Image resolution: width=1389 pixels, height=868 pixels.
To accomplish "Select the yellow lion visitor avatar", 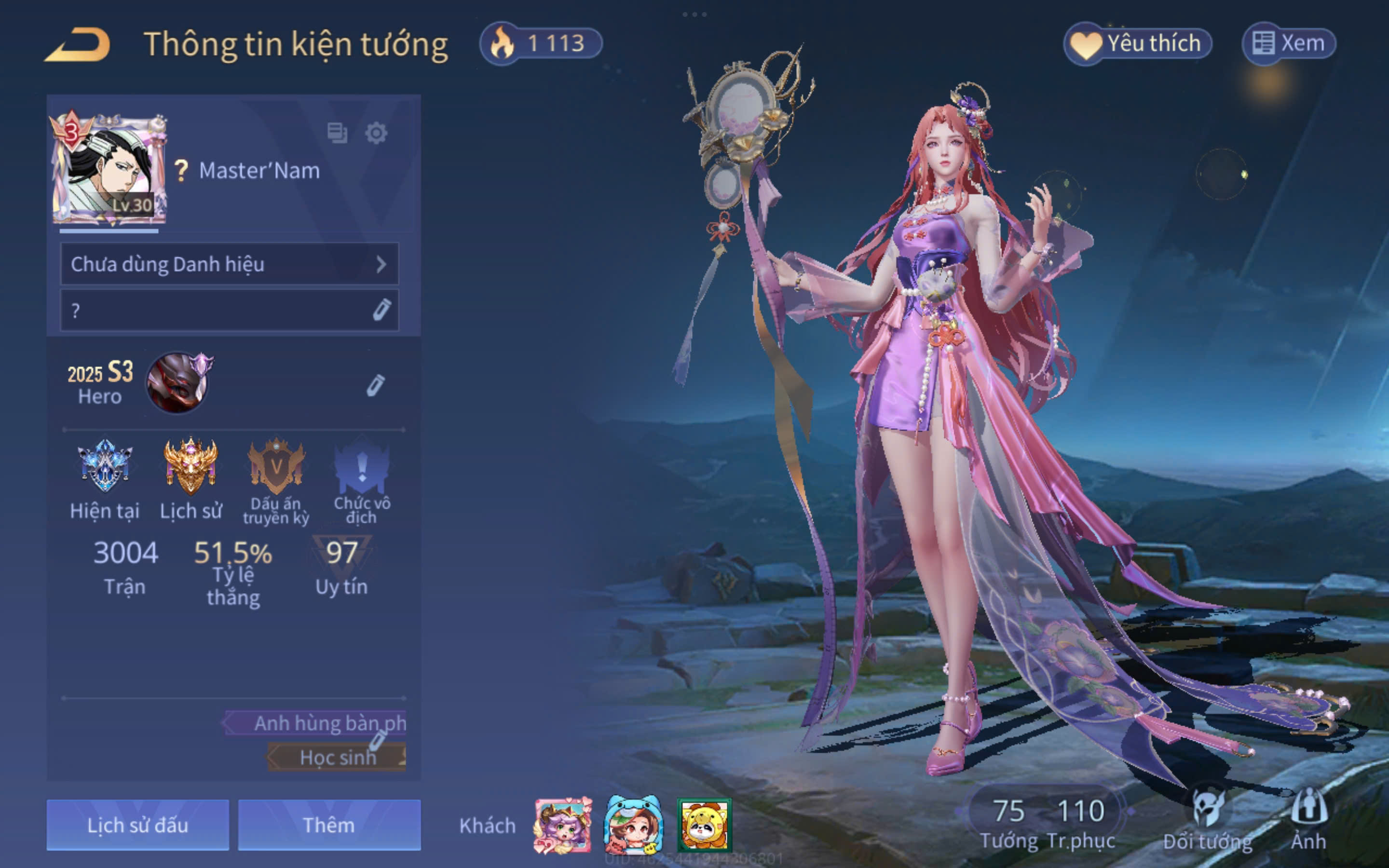I will pos(704,826).
